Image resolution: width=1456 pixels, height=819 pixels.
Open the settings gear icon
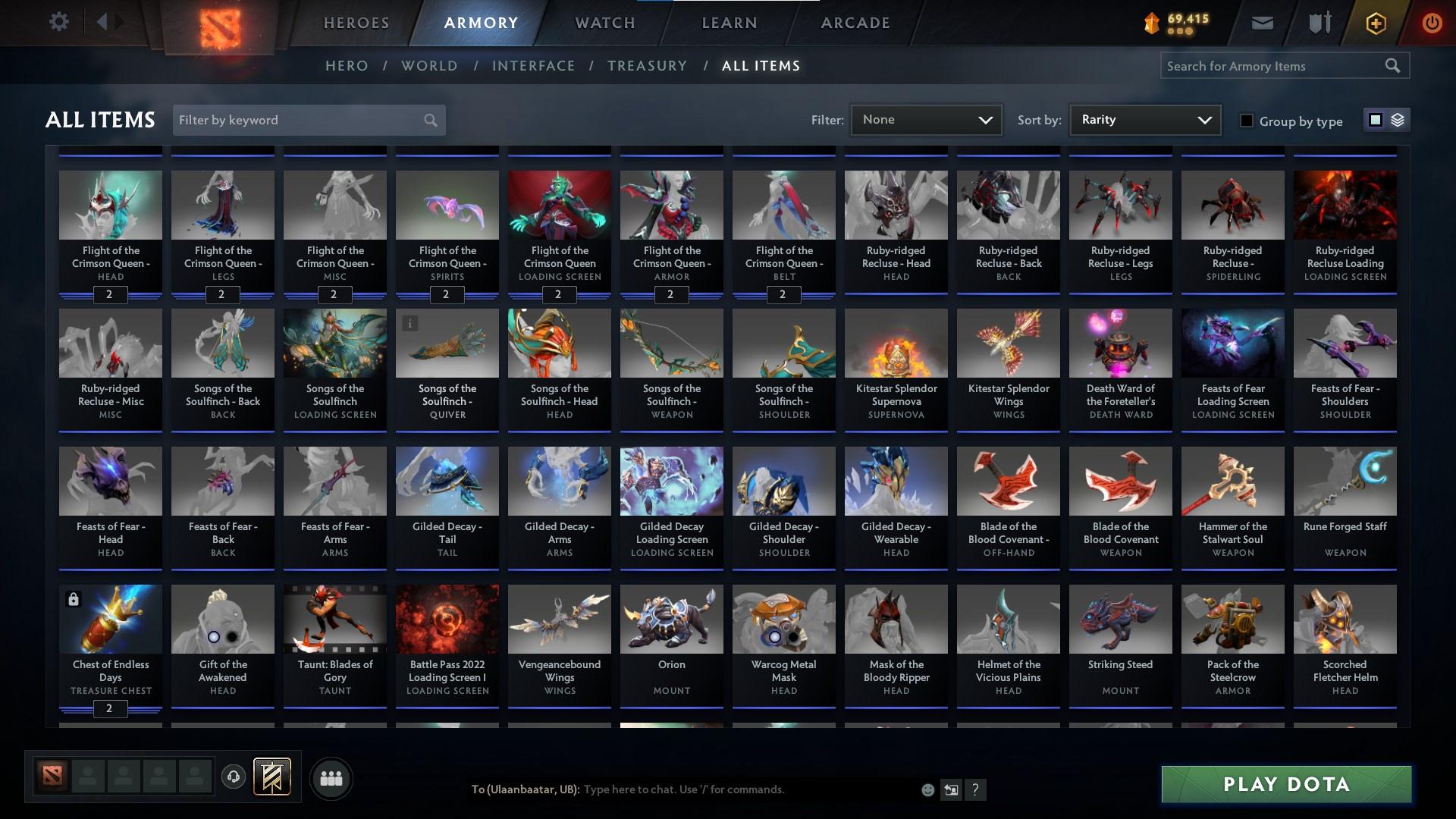[59, 21]
